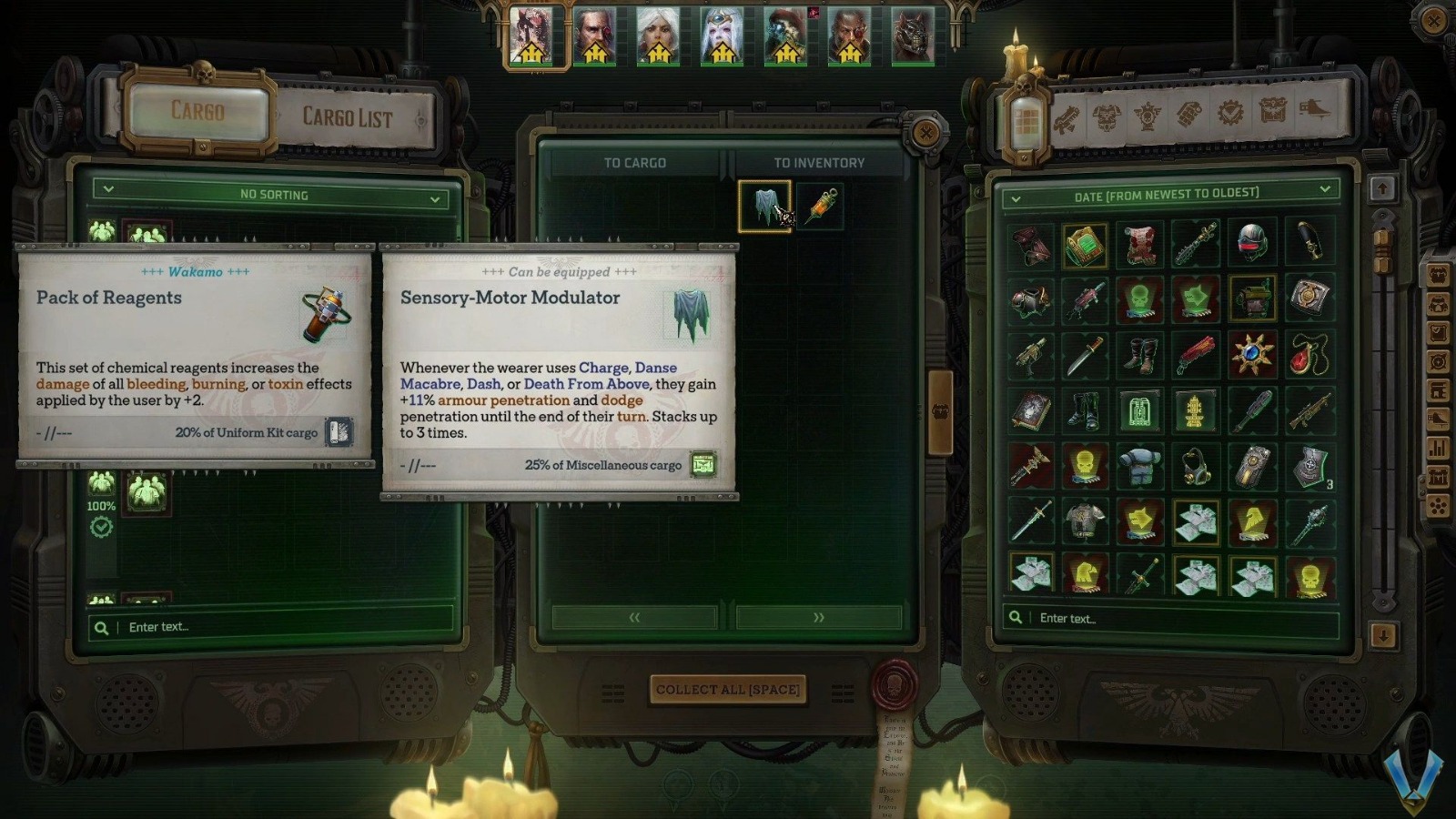Switch to the TO INVENTORY tab
The width and height of the screenshot is (1456, 819).
point(818,163)
